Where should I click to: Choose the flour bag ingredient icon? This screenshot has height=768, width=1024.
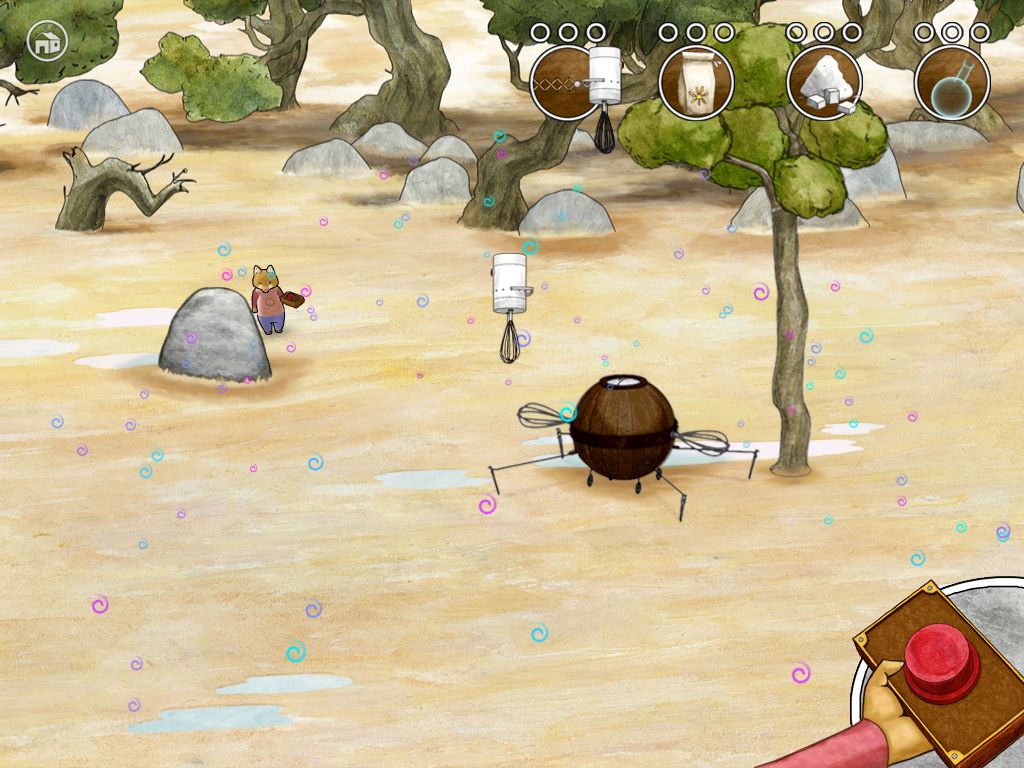(696, 83)
